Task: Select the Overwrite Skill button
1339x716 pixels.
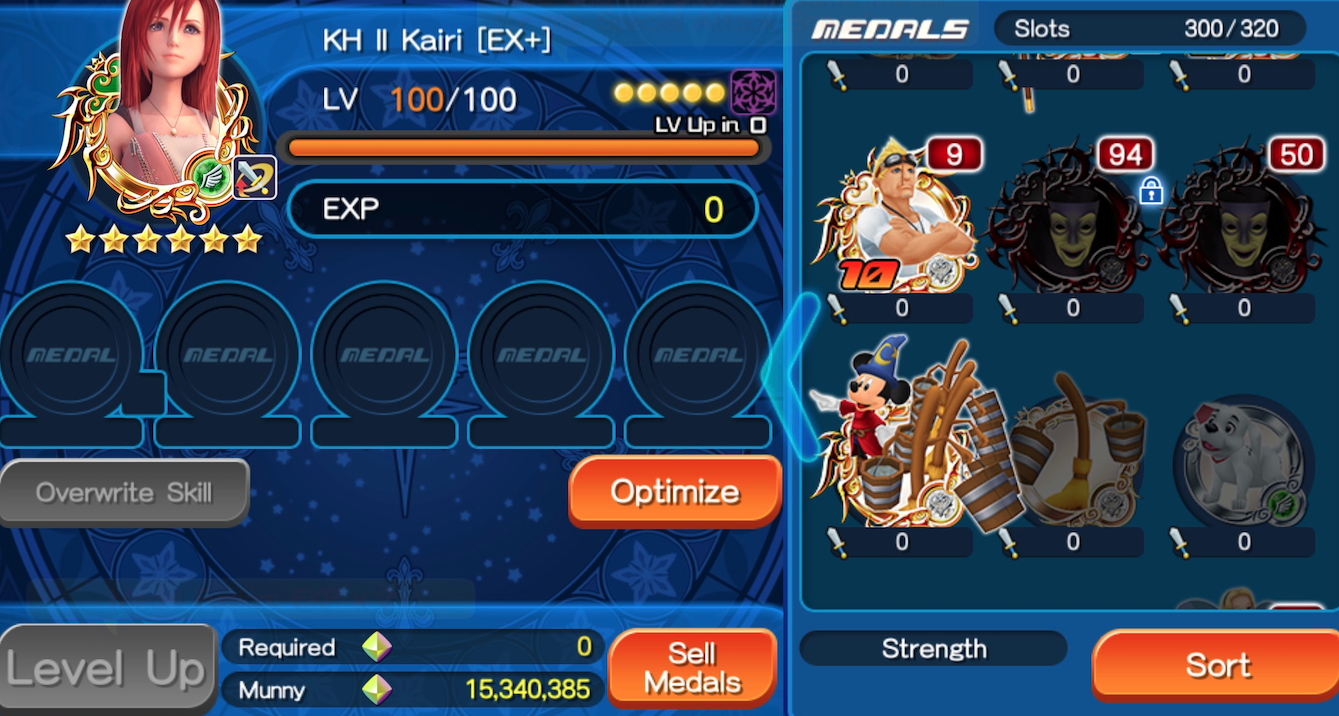Action: click(124, 492)
